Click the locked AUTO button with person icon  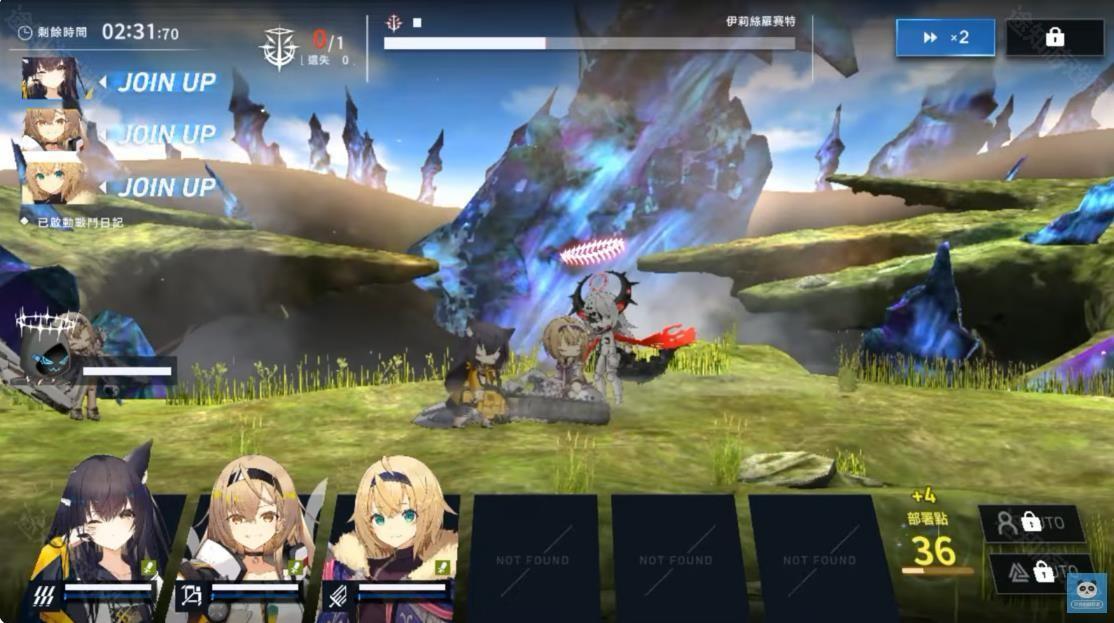coord(1030,523)
